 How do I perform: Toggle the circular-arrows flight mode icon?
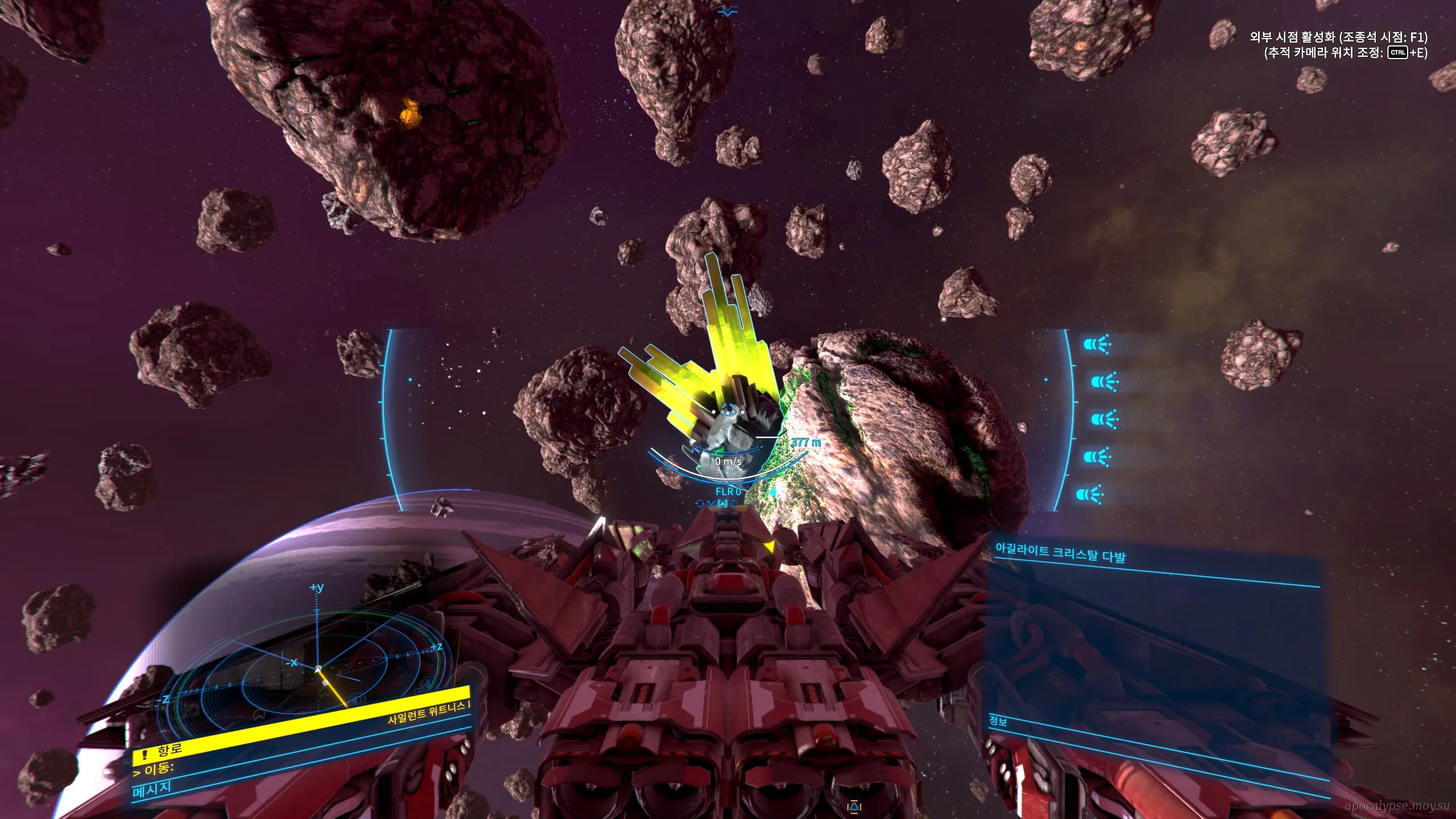tap(700, 503)
